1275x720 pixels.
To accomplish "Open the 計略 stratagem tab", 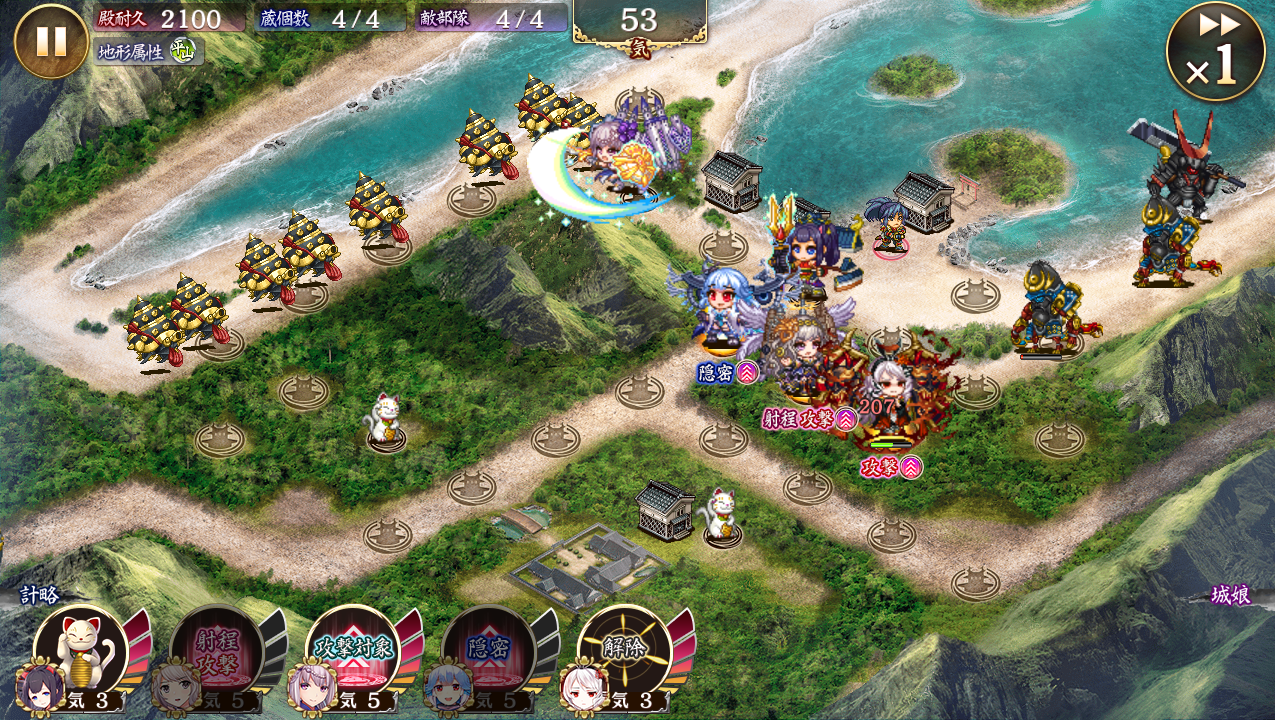I will pyautogui.click(x=40, y=594).
